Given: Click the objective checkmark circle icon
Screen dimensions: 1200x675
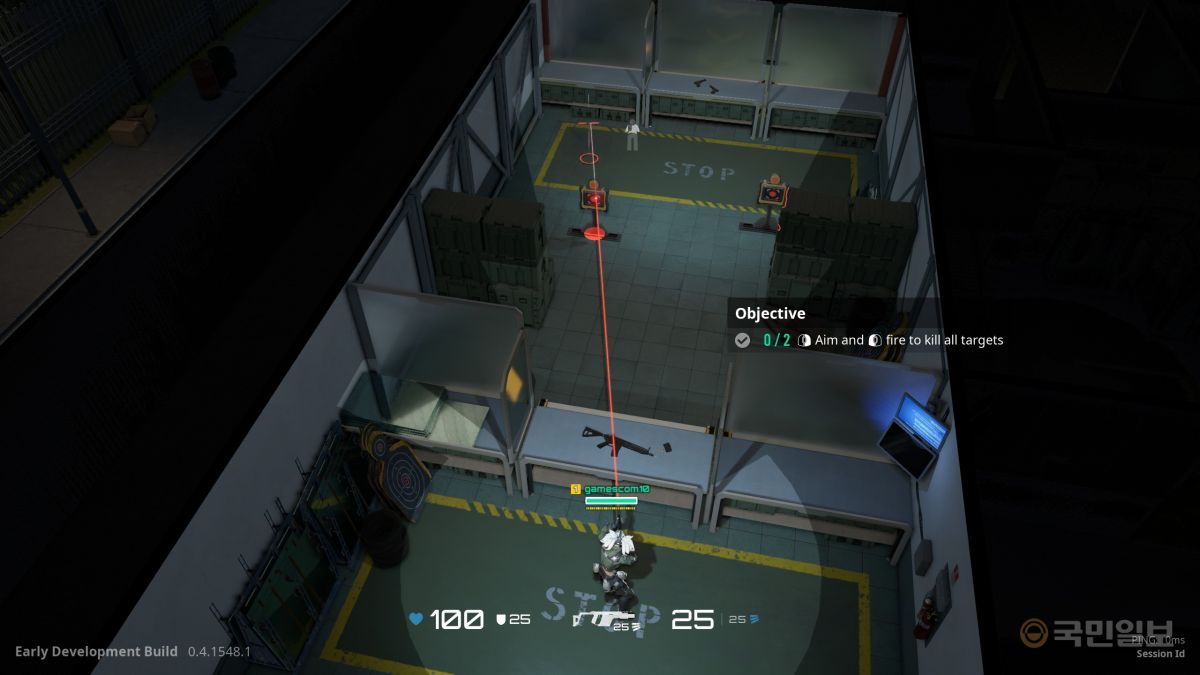Looking at the screenshot, I should pyautogui.click(x=742, y=340).
